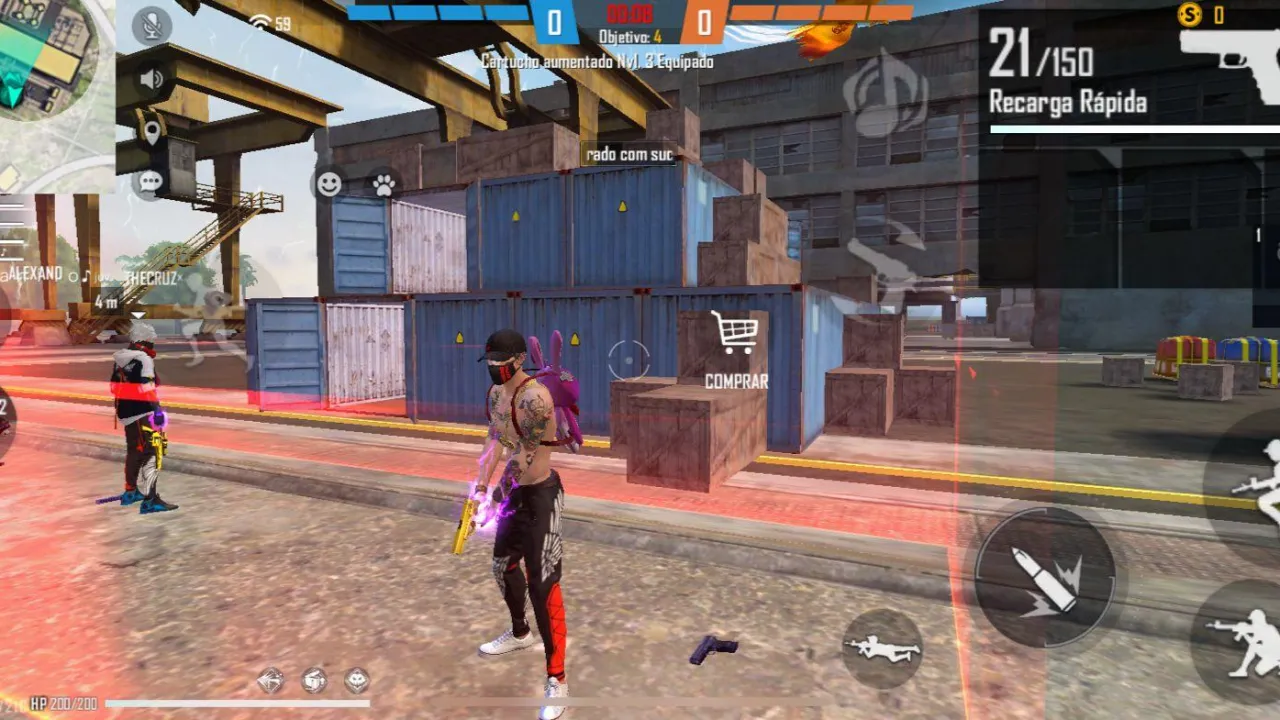Toggle microphone off with the crossed mic

pos(150,25)
